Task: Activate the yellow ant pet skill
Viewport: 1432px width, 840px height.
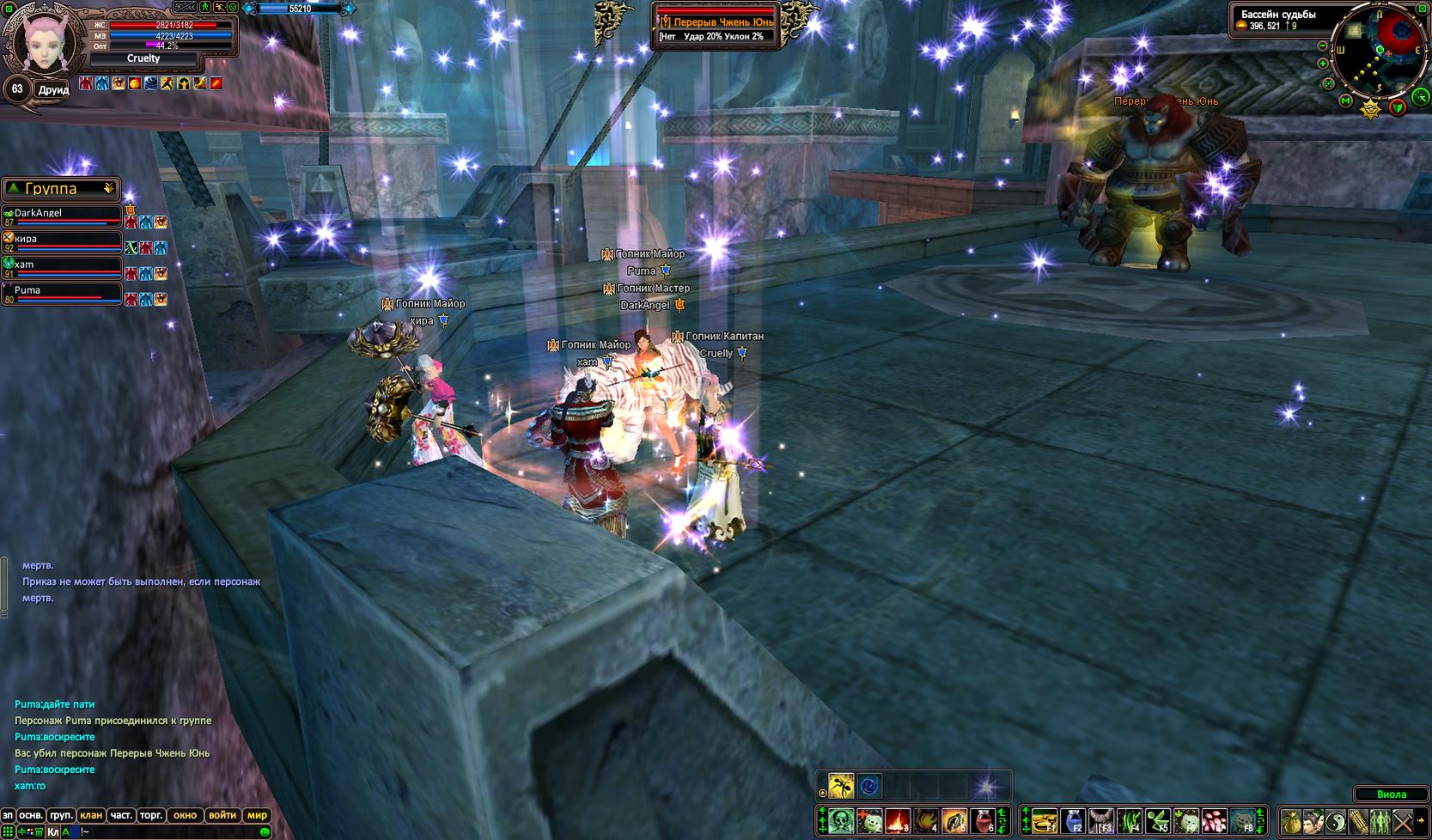Action: click(840, 786)
